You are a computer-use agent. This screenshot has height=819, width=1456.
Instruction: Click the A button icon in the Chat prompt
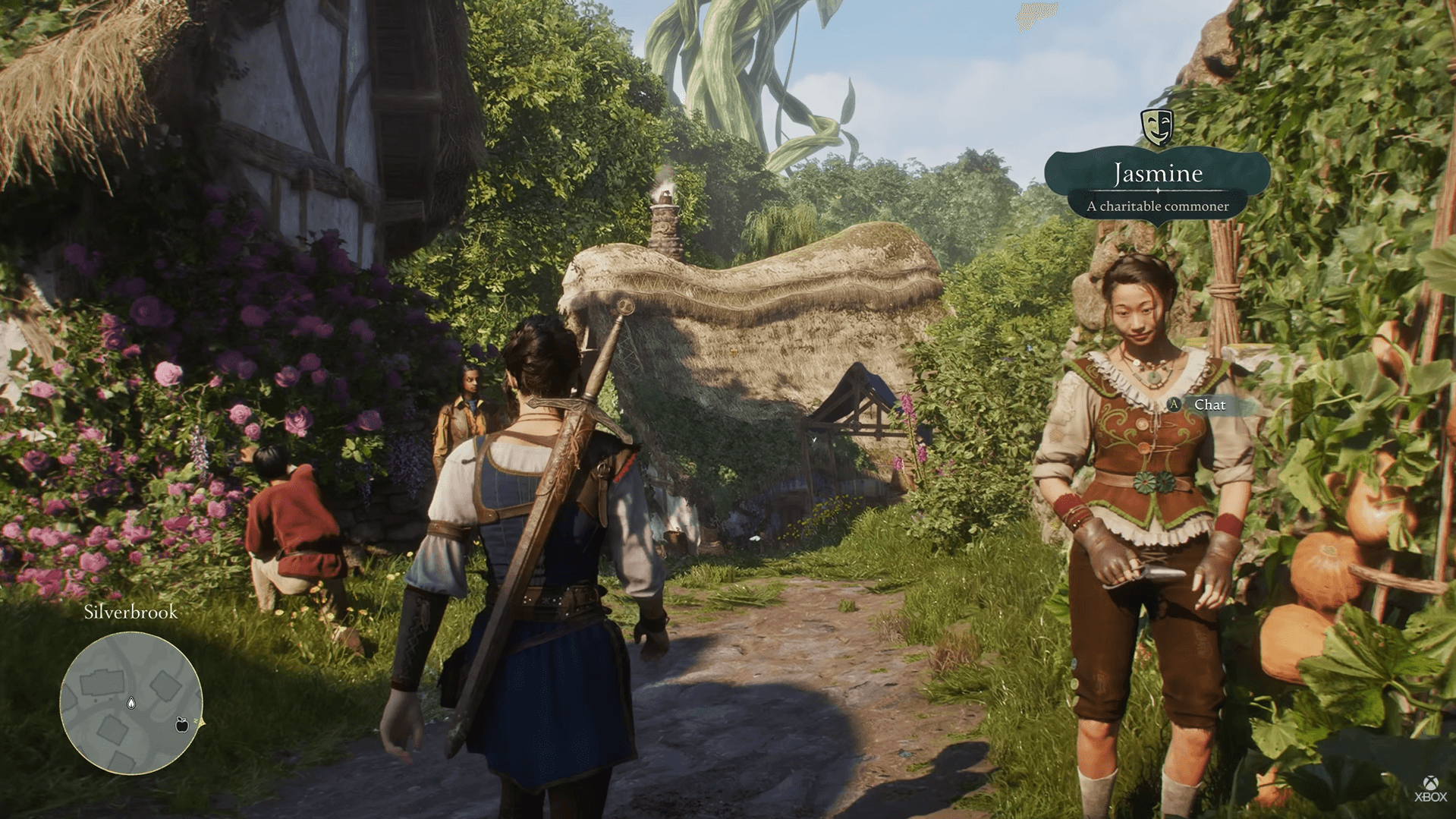coord(1173,405)
